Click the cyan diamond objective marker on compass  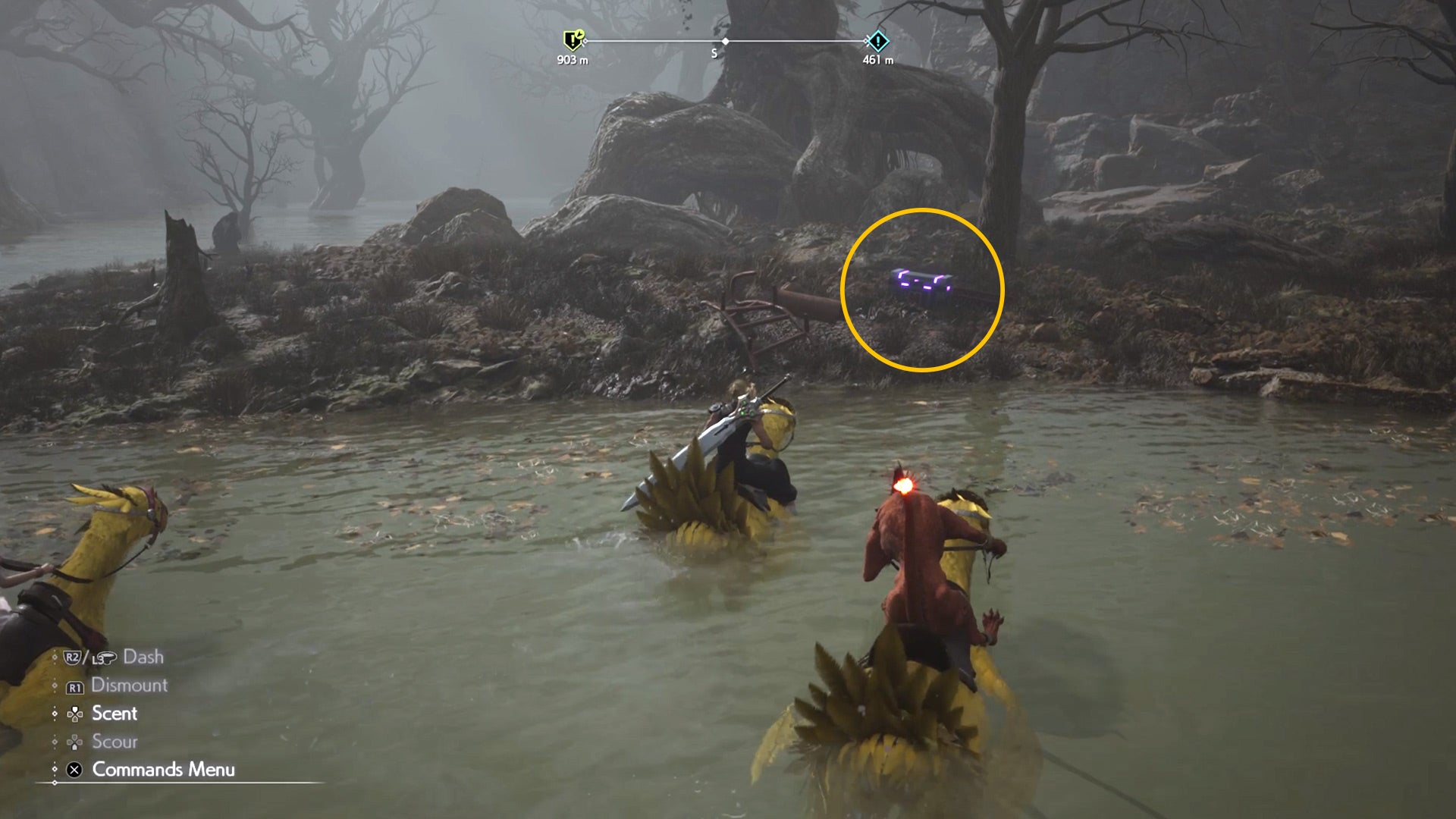878,40
